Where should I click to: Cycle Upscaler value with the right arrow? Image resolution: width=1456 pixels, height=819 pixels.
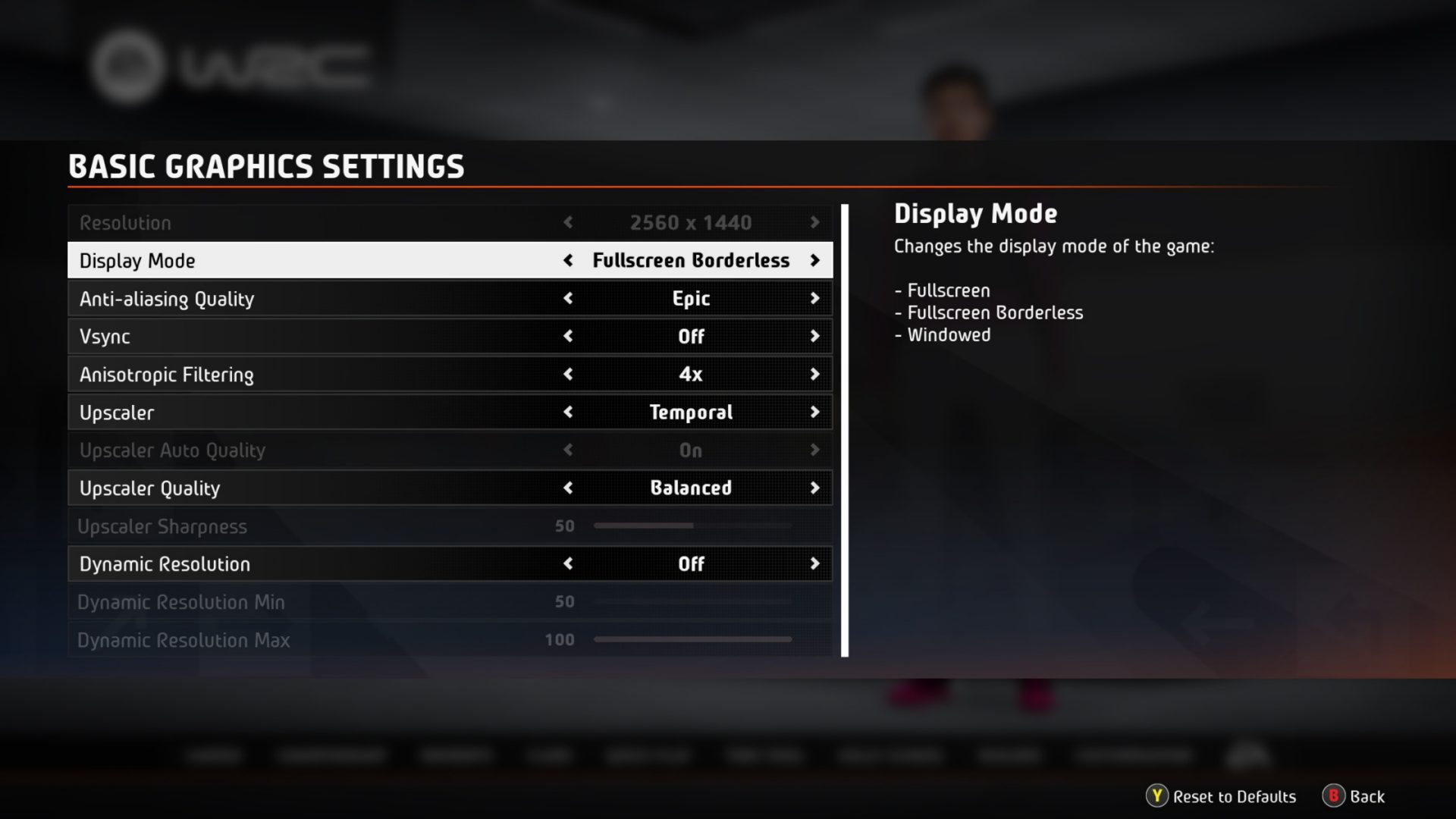816,412
